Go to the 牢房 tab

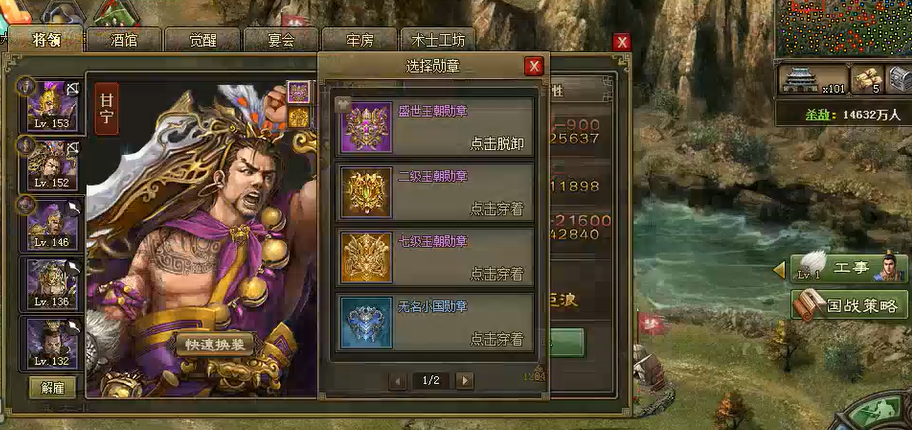360,41
